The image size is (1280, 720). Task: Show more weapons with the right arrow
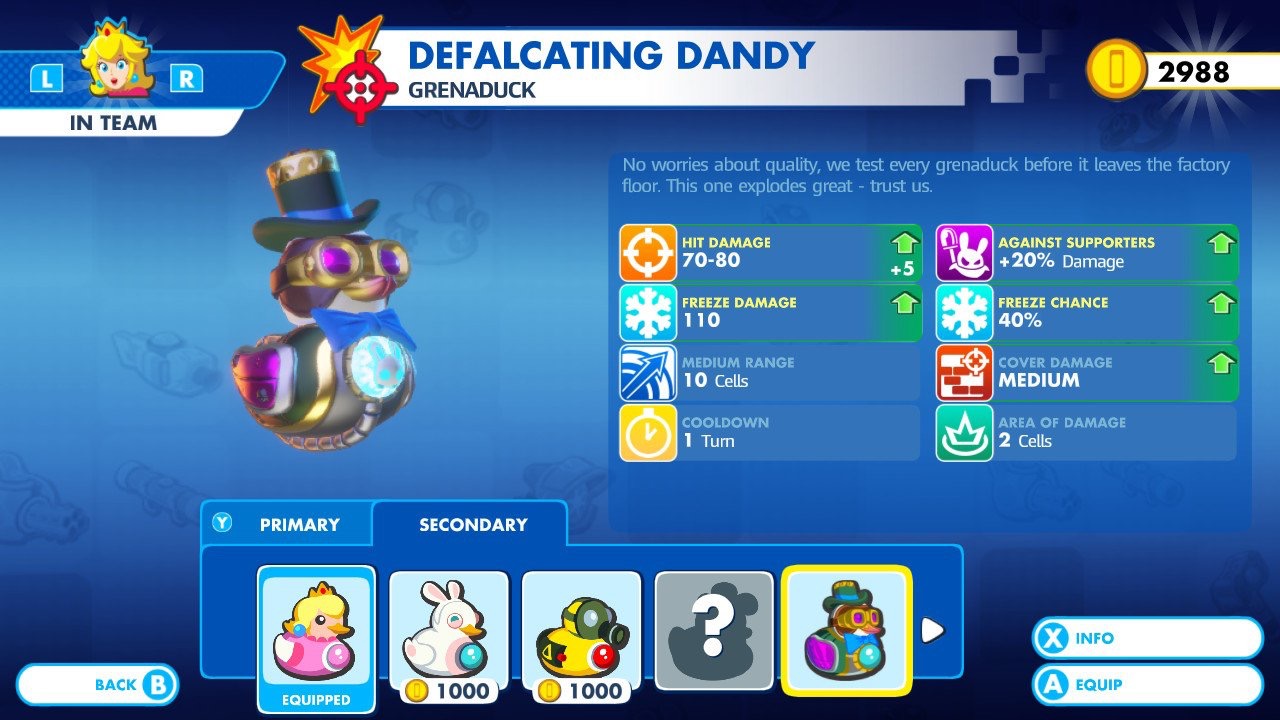pos(932,630)
